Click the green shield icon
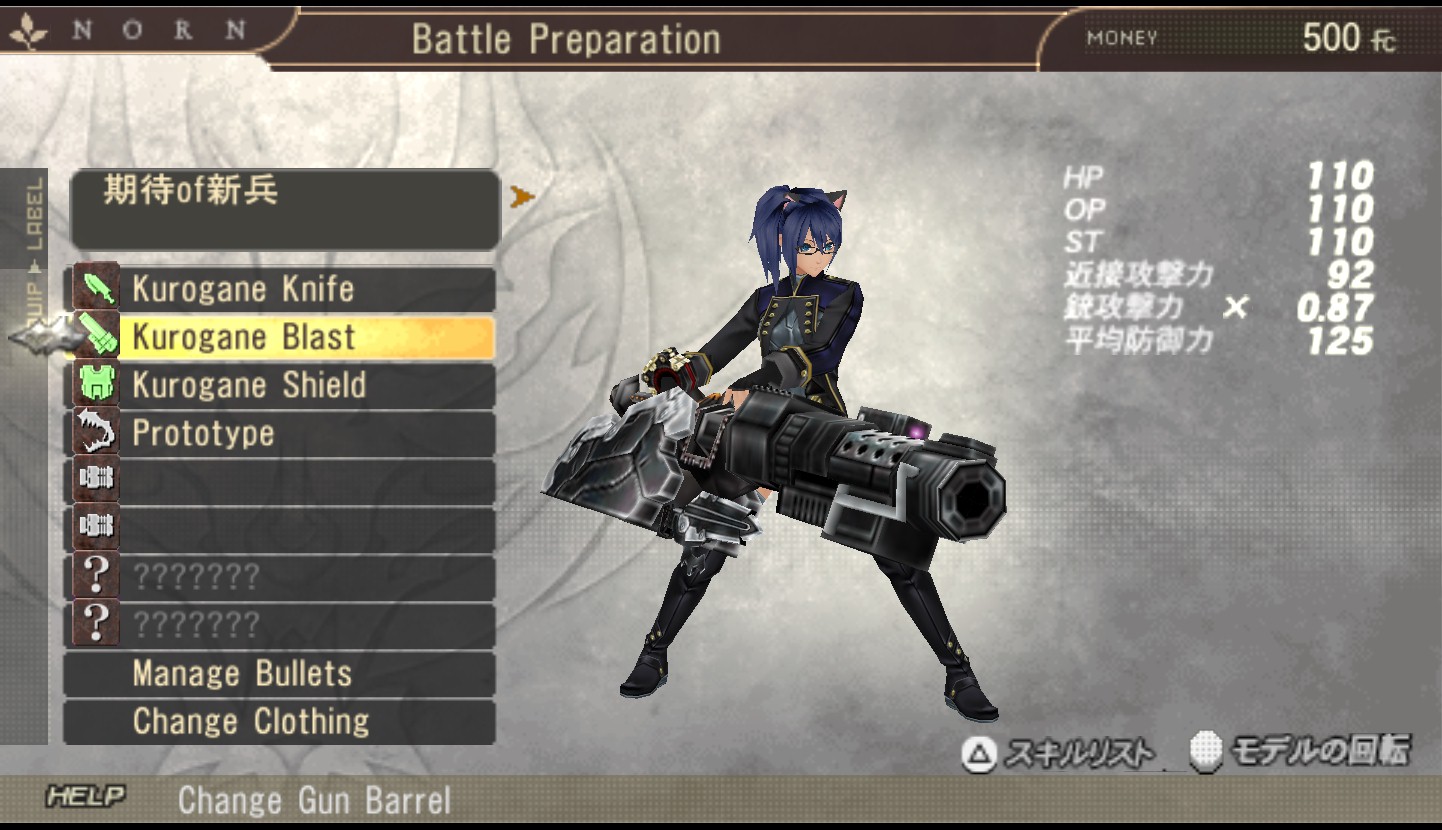This screenshot has height=830, width=1442. pyautogui.click(x=97, y=385)
